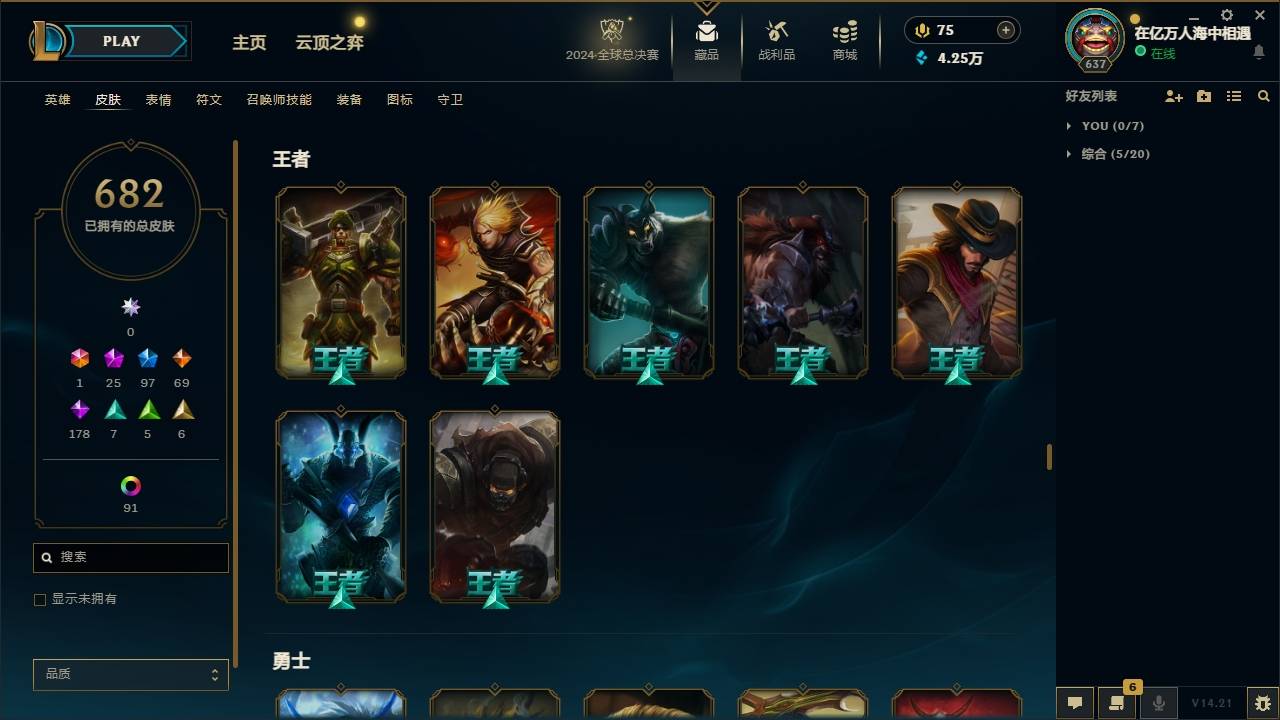Click the friend search magnifier icon
This screenshot has width=1280, height=720.
pos(1263,95)
